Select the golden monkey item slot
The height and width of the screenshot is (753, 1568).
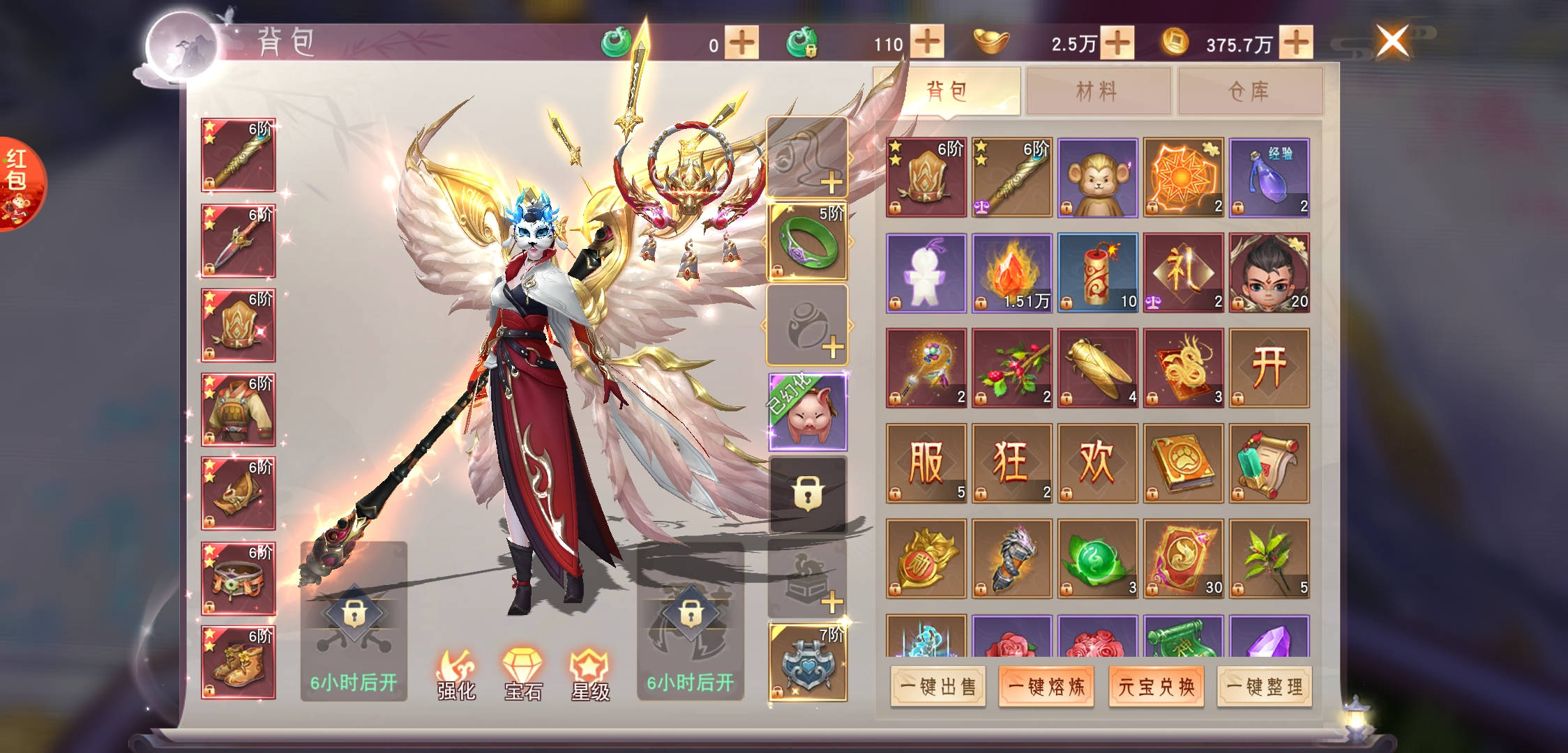(1097, 177)
